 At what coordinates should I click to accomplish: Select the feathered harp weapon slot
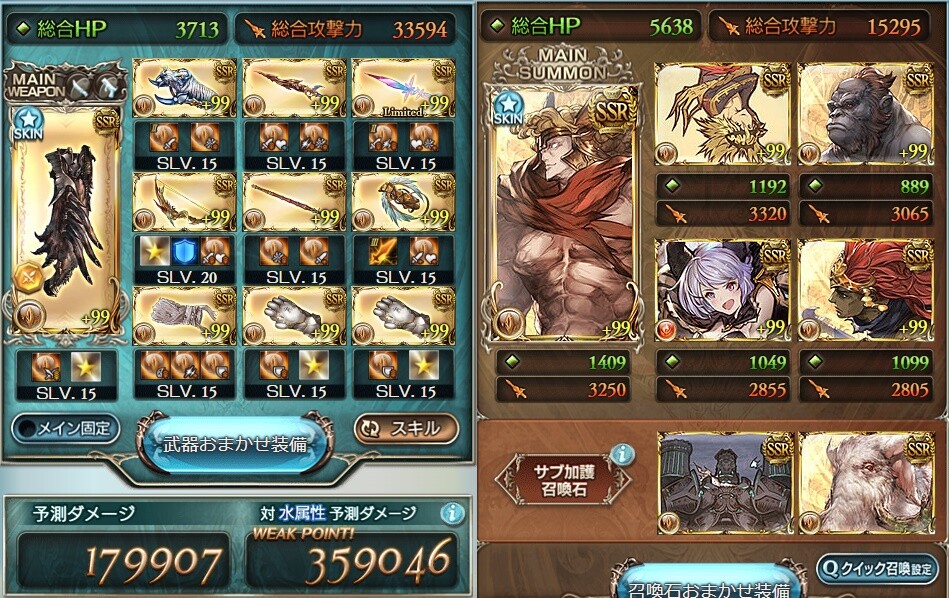(x=403, y=203)
